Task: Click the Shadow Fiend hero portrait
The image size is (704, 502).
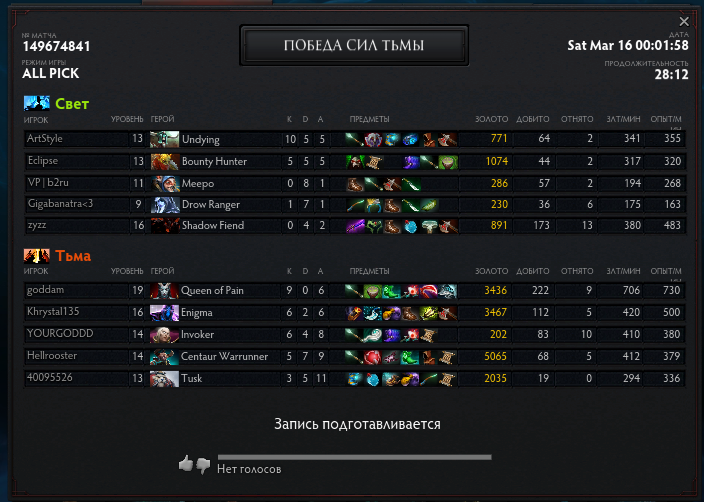Action: (164, 227)
